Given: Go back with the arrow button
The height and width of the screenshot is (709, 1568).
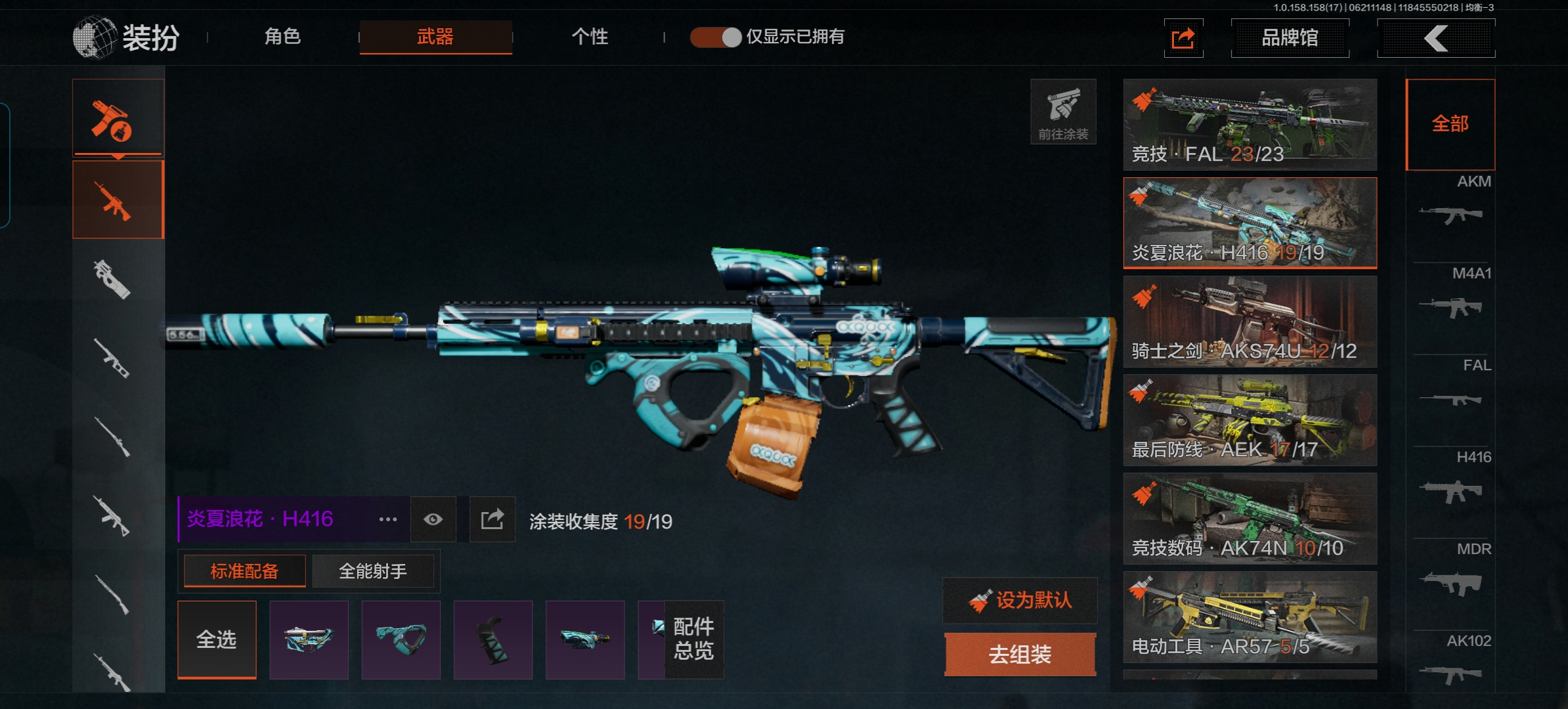Looking at the screenshot, I should (1436, 38).
